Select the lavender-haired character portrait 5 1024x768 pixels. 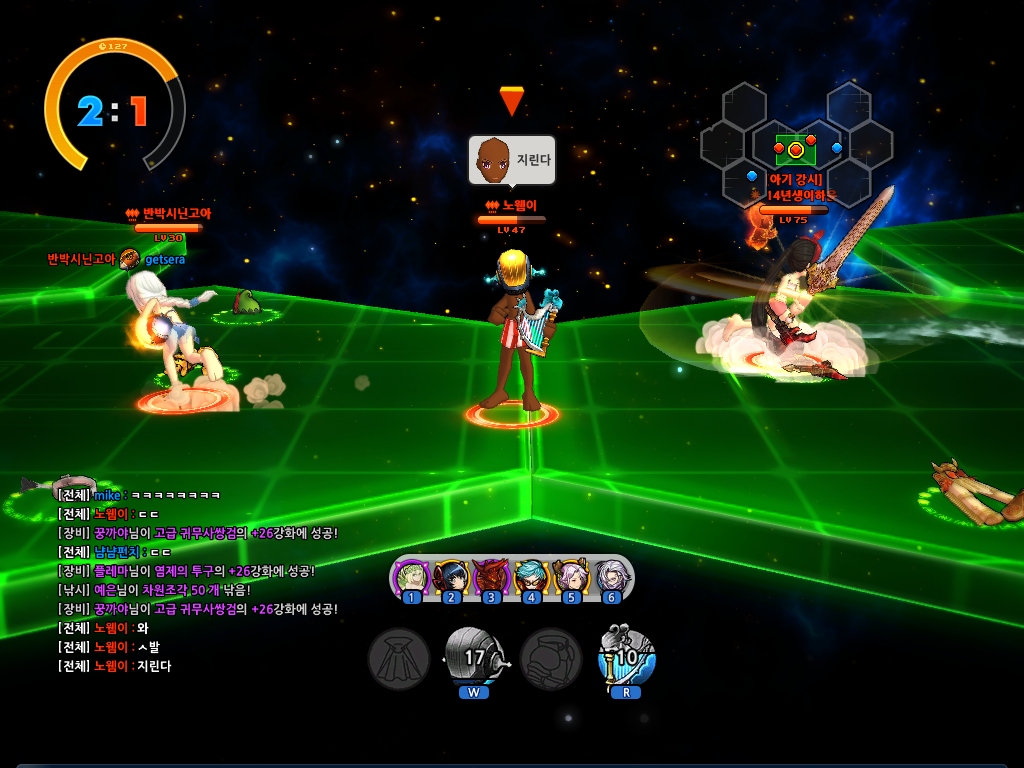click(x=571, y=577)
